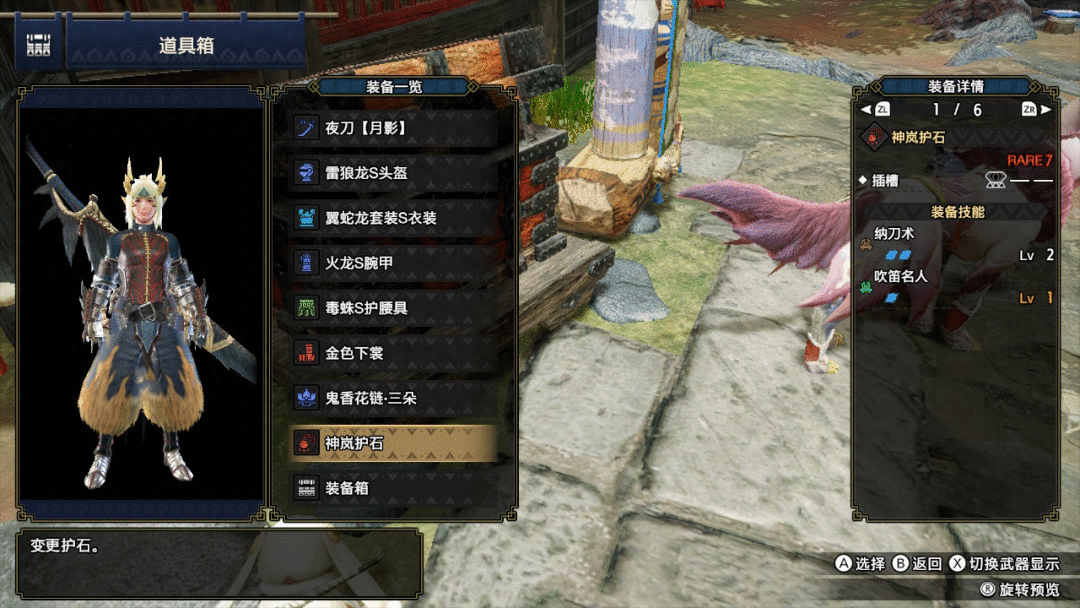Pick the 火龙S腕甲 arm armor row
The height and width of the screenshot is (608, 1080).
coord(394,263)
